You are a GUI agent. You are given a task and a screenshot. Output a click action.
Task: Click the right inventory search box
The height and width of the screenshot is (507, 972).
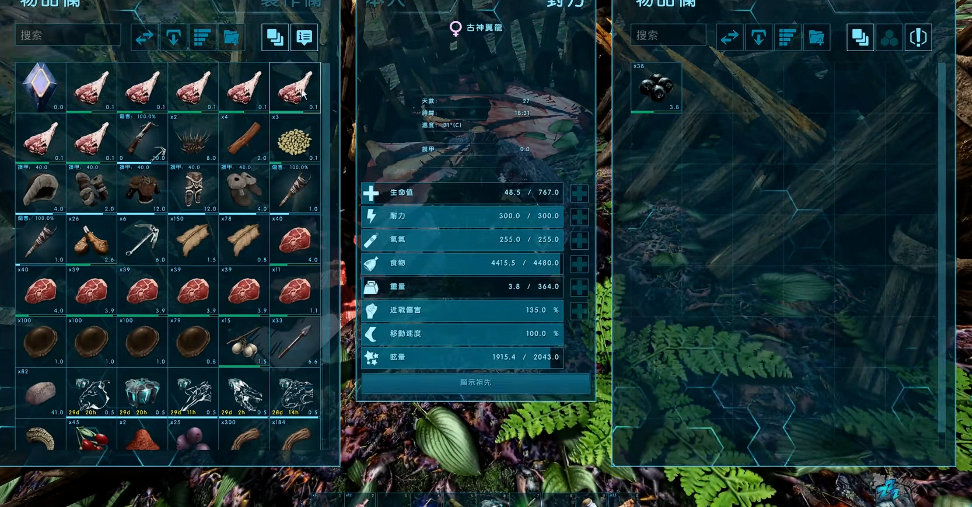point(669,36)
